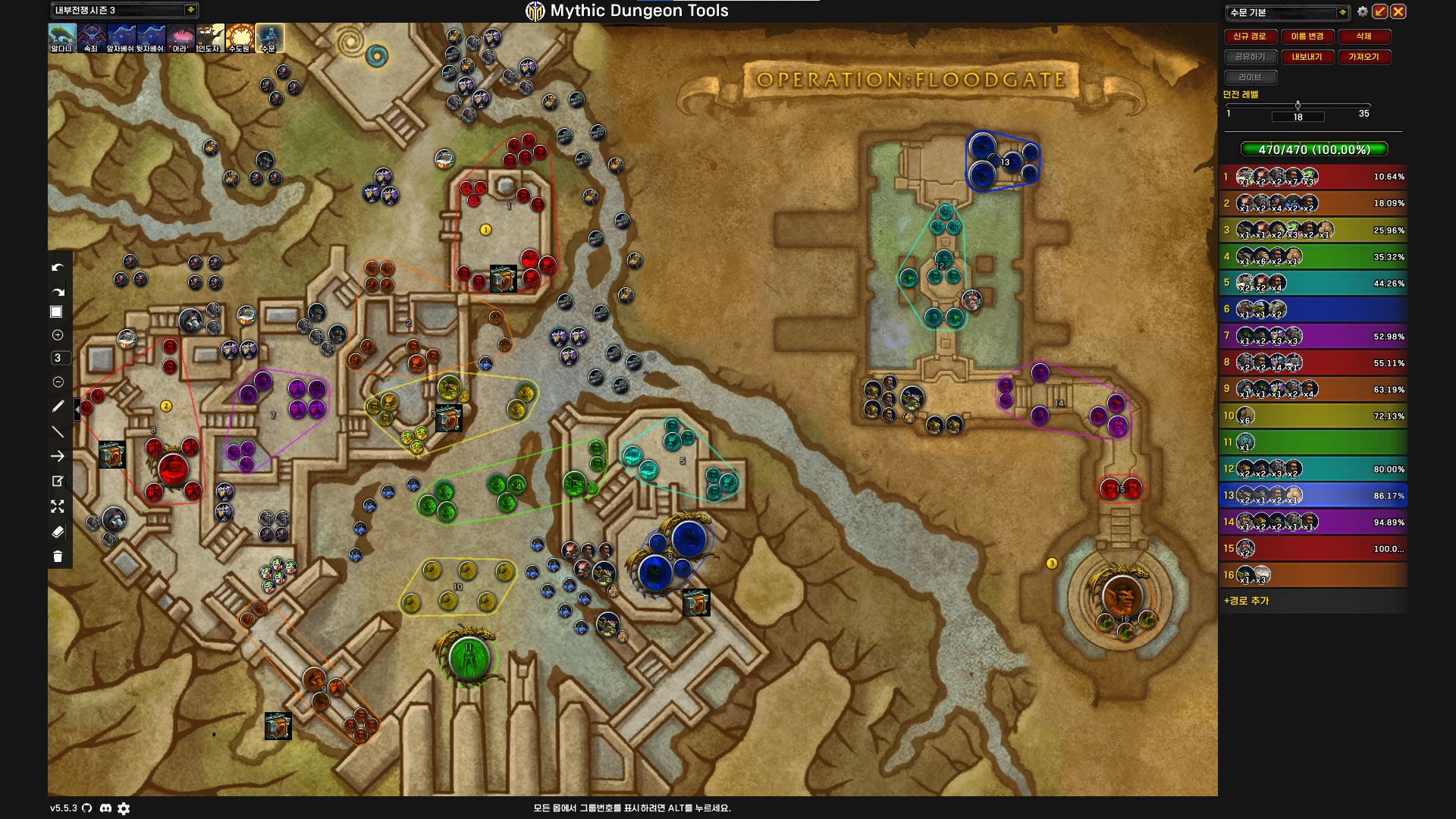Close the Mythic Dungeon Tools window
Screen dimensions: 1456x819
(1398, 11)
